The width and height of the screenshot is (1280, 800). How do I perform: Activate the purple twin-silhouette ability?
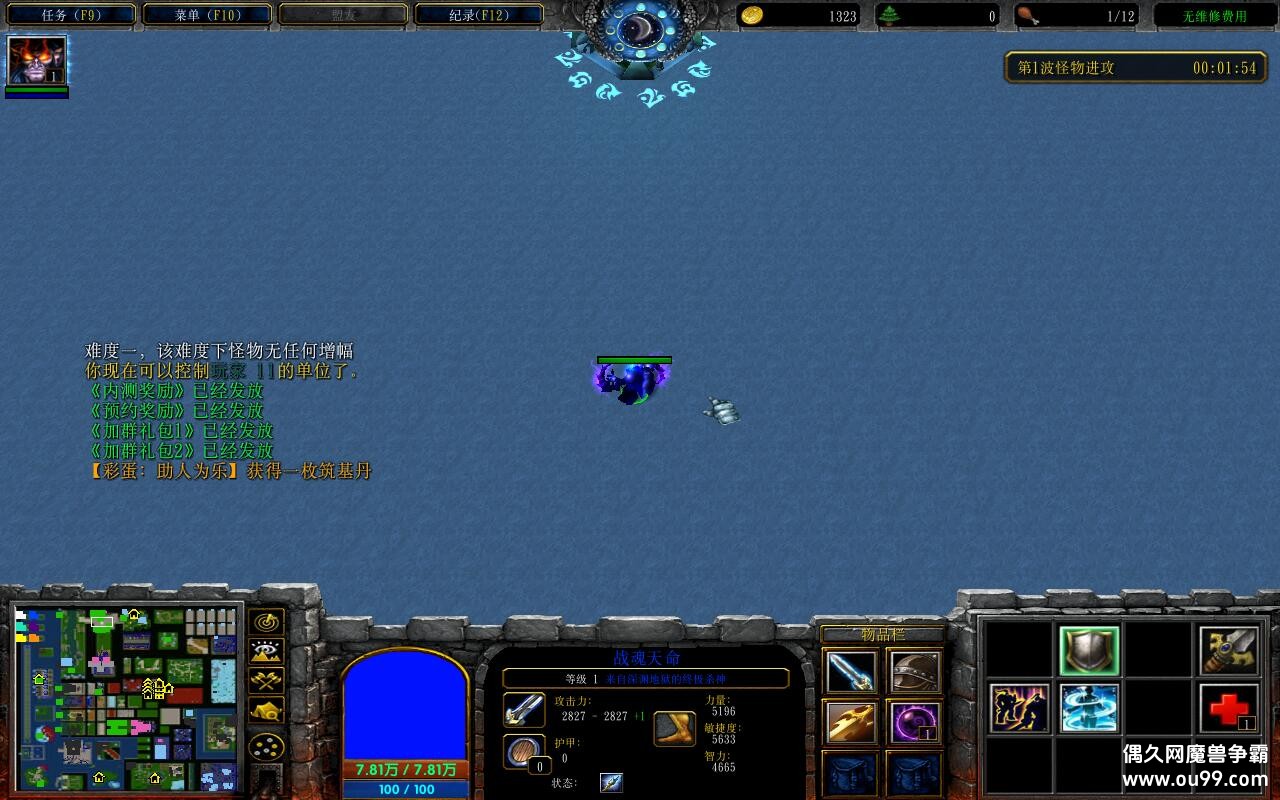click(x=1019, y=708)
